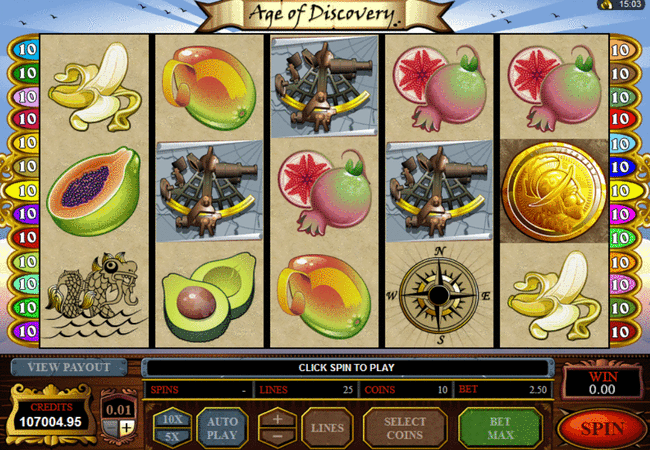The width and height of the screenshot is (650, 450).
Task: Select the 5X autoplay option
Action: click(x=171, y=437)
